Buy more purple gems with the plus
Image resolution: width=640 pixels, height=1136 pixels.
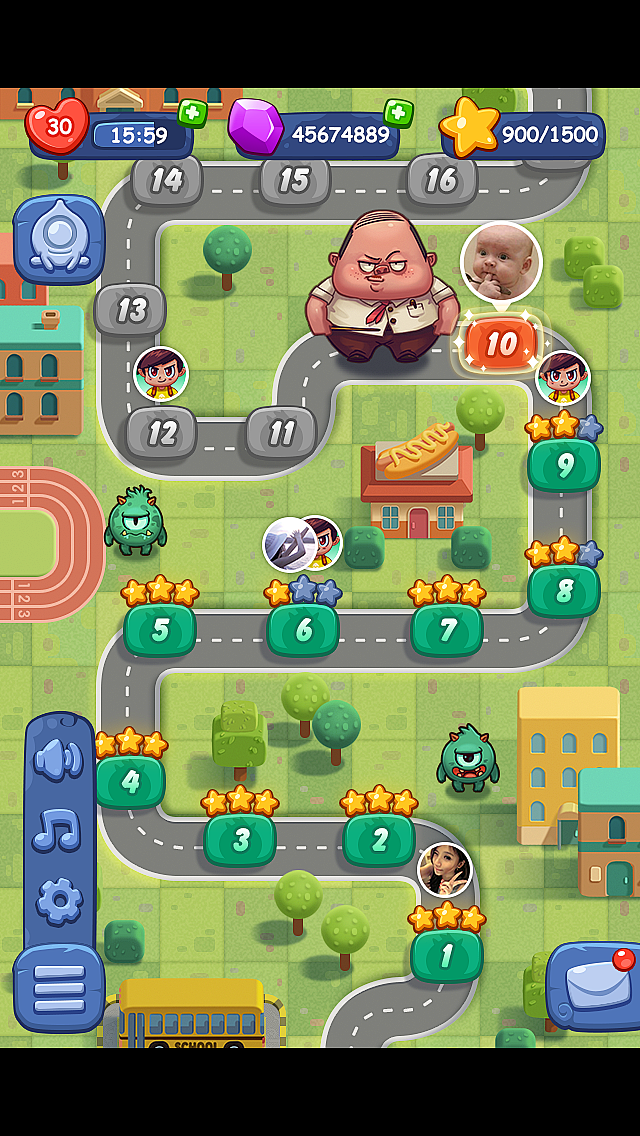(x=398, y=113)
